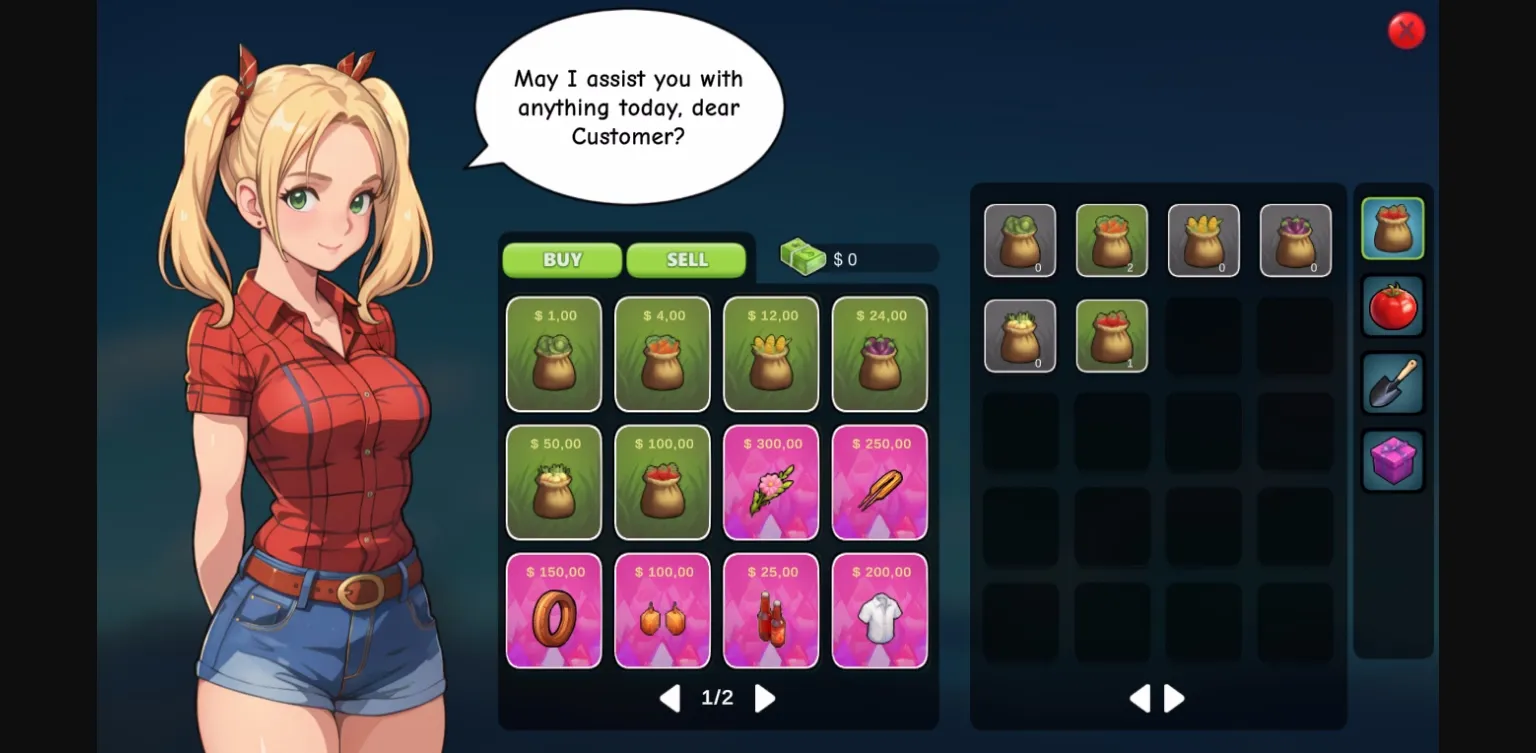Select the tomato seed bag costing $100
The height and width of the screenshot is (753, 1536).
662,482
